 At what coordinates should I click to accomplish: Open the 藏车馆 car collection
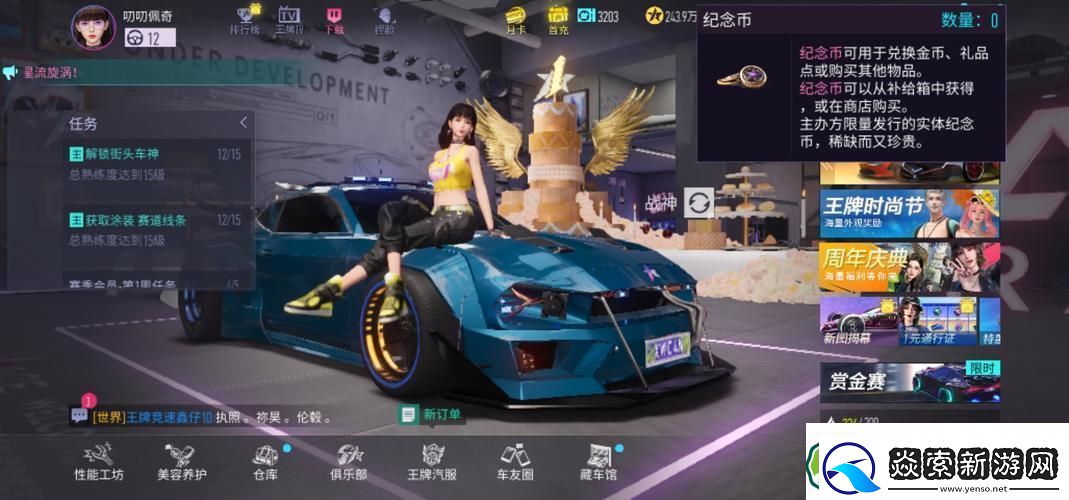pyautogui.click(x=597, y=464)
